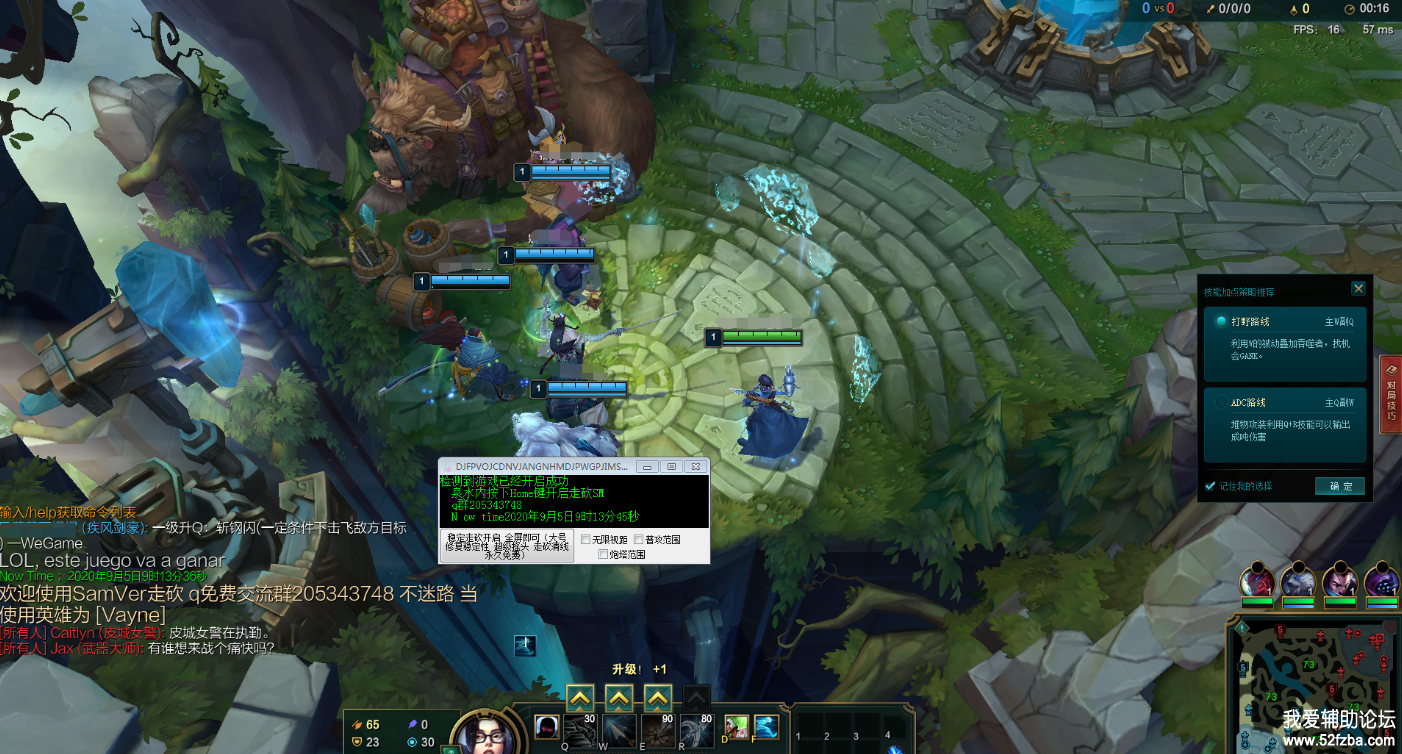Confirm with the 确定 button
The height and width of the screenshot is (754, 1402).
[1340, 486]
